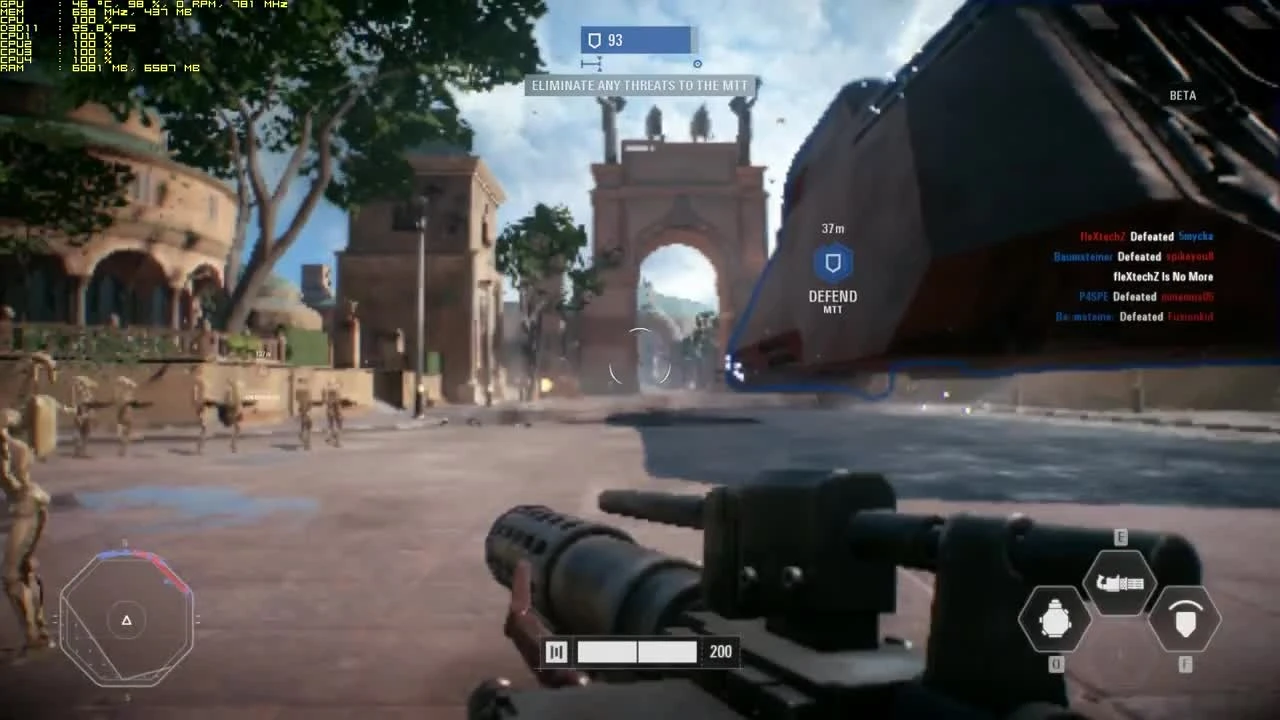Toggle the F keybind badge
The image size is (1280, 720).
[1186, 663]
